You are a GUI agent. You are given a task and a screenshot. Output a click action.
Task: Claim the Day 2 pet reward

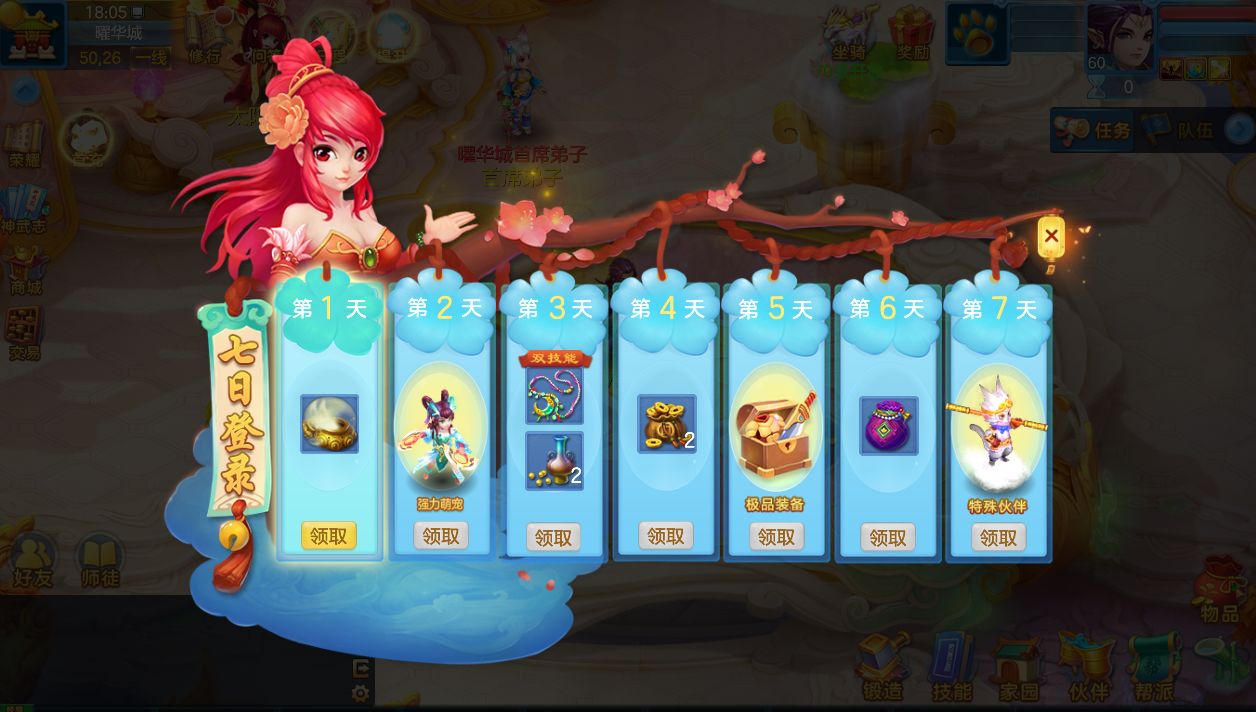(x=441, y=536)
